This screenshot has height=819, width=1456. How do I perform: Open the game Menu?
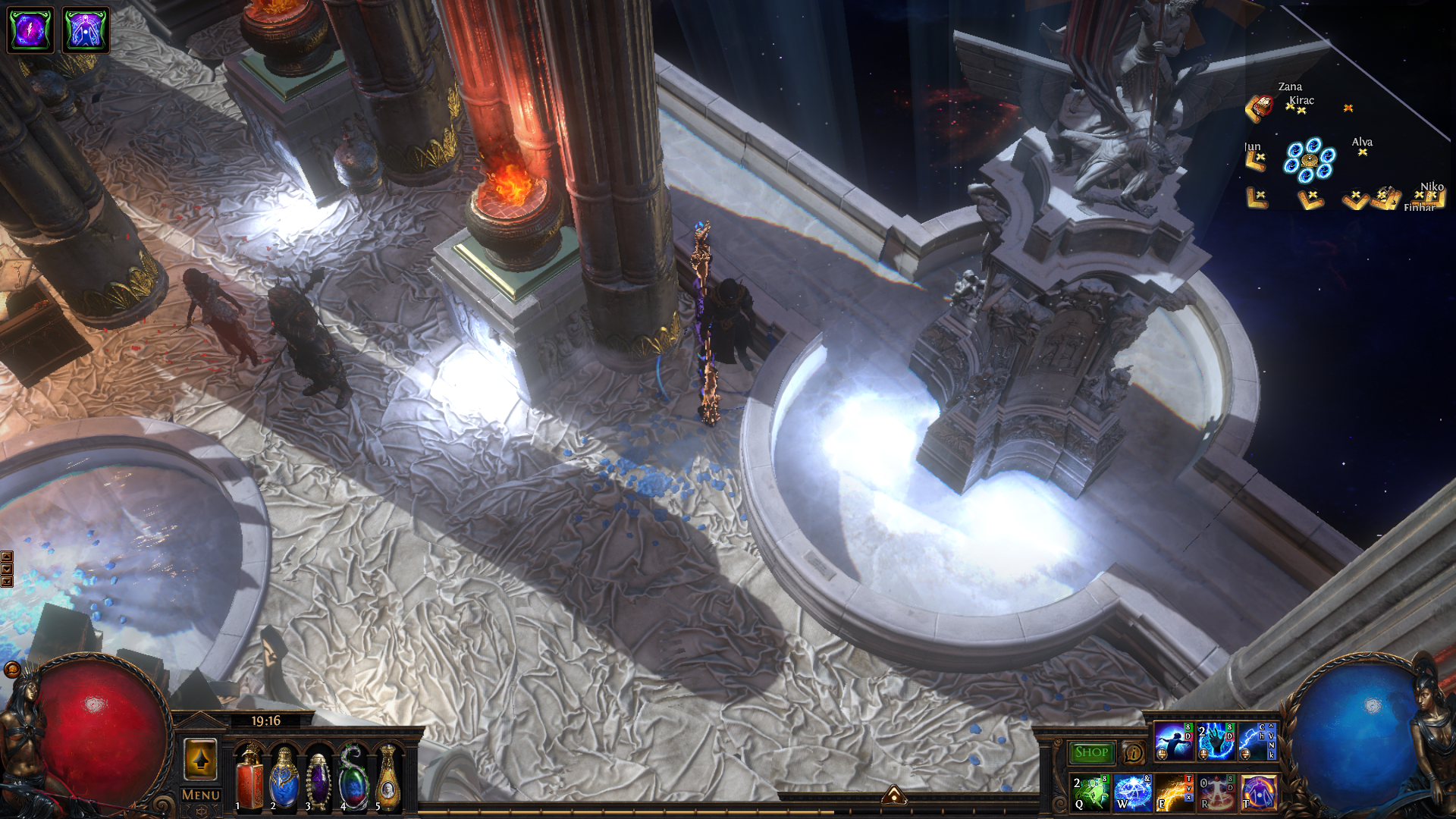click(201, 795)
